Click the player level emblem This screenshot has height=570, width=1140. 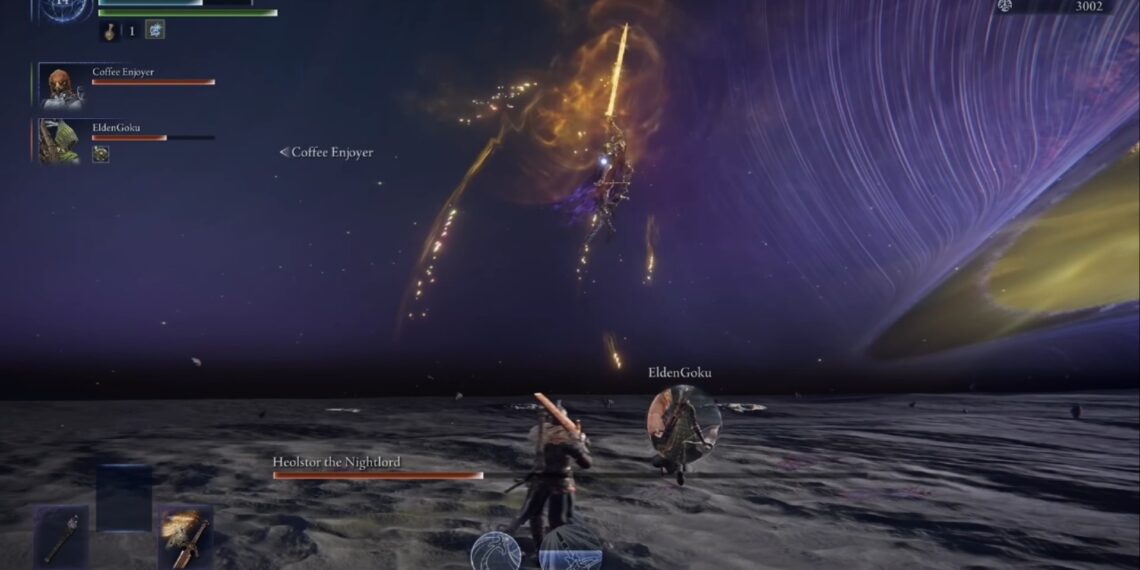pyautogui.click(x=67, y=8)
